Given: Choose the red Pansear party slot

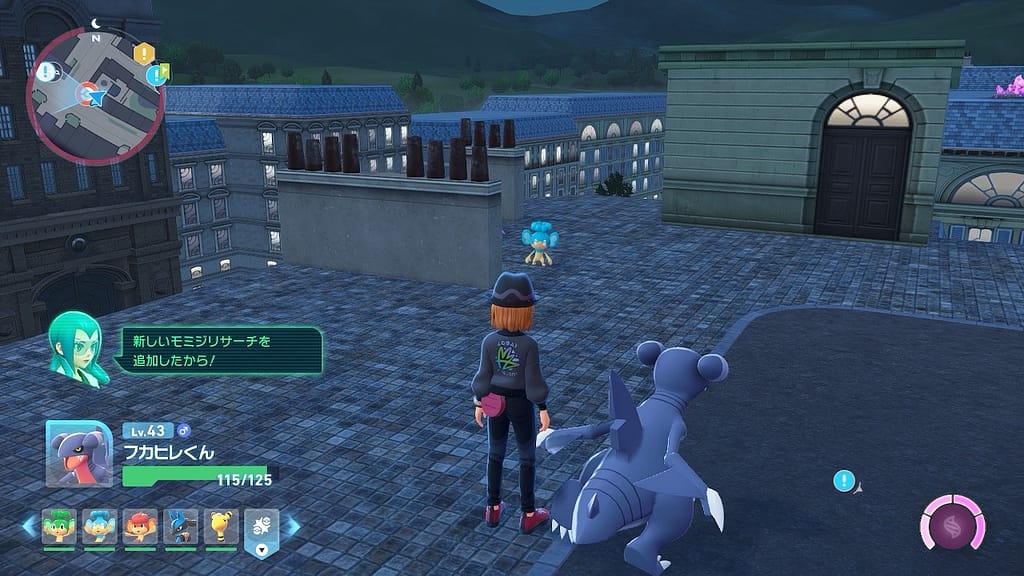Looking at the screenshot, I should [140, 526].
